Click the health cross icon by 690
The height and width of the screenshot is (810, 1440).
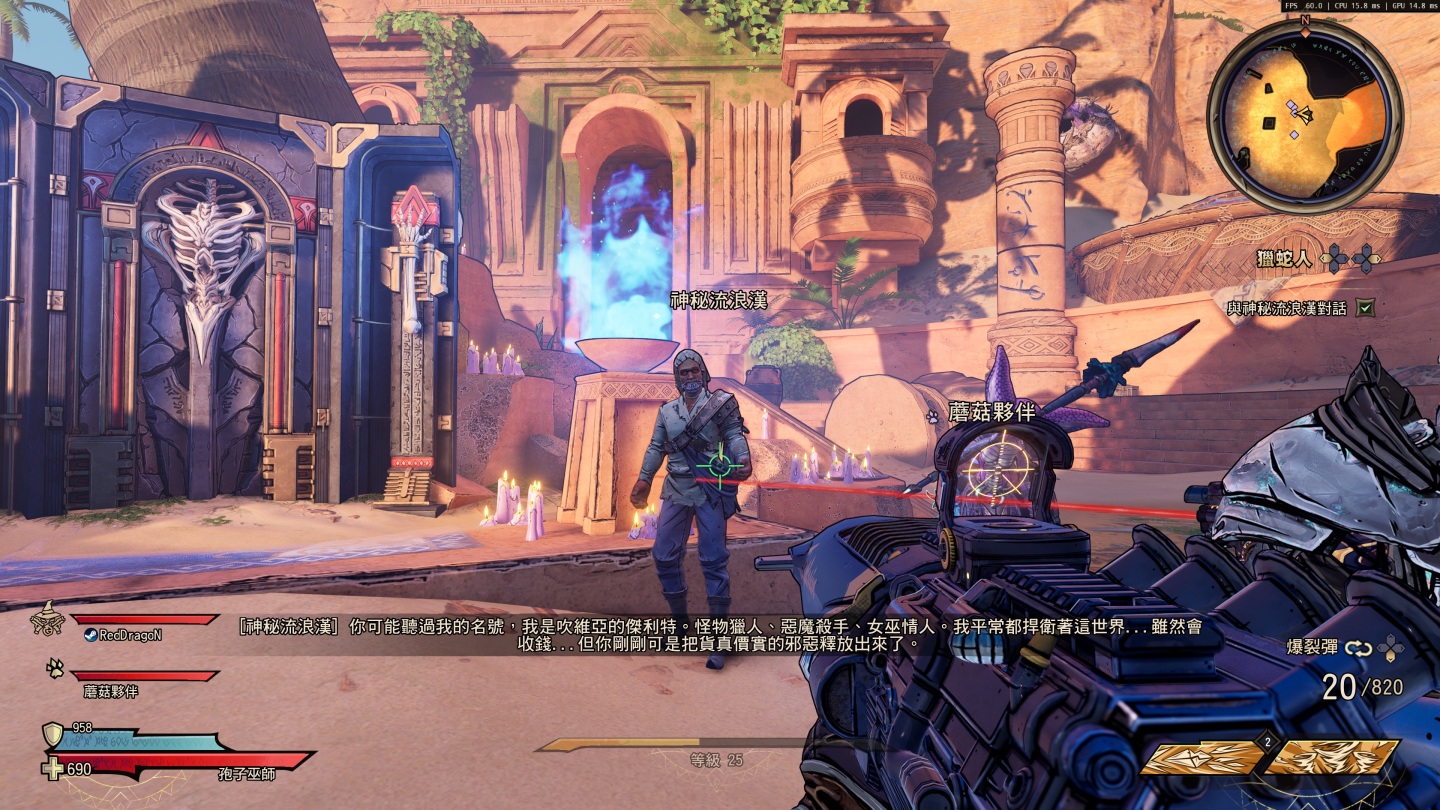pos(52,769)
